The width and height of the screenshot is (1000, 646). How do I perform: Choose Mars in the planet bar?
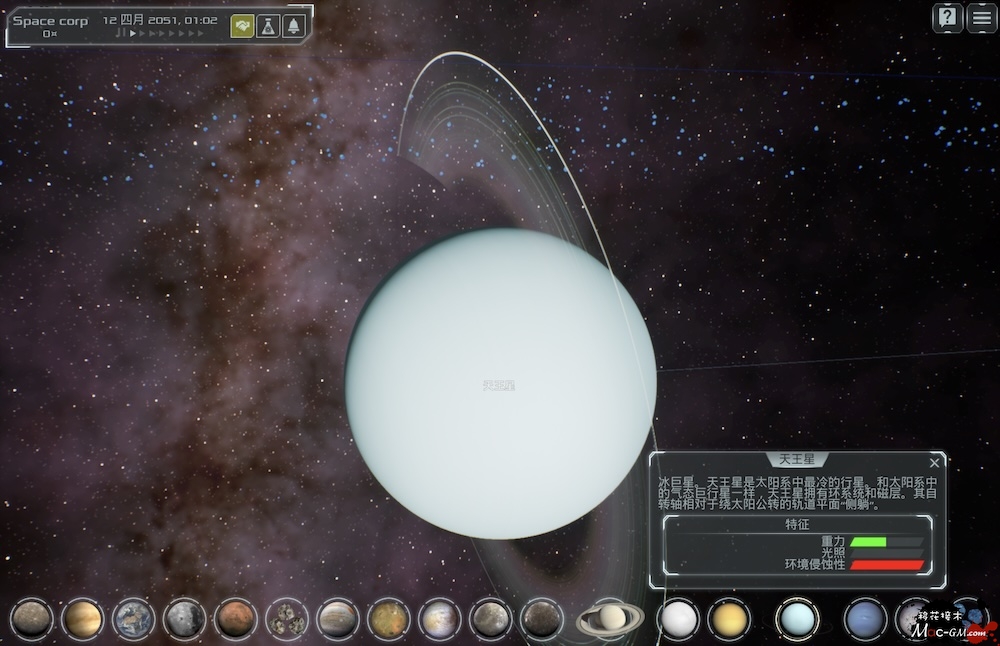(236, 619)
